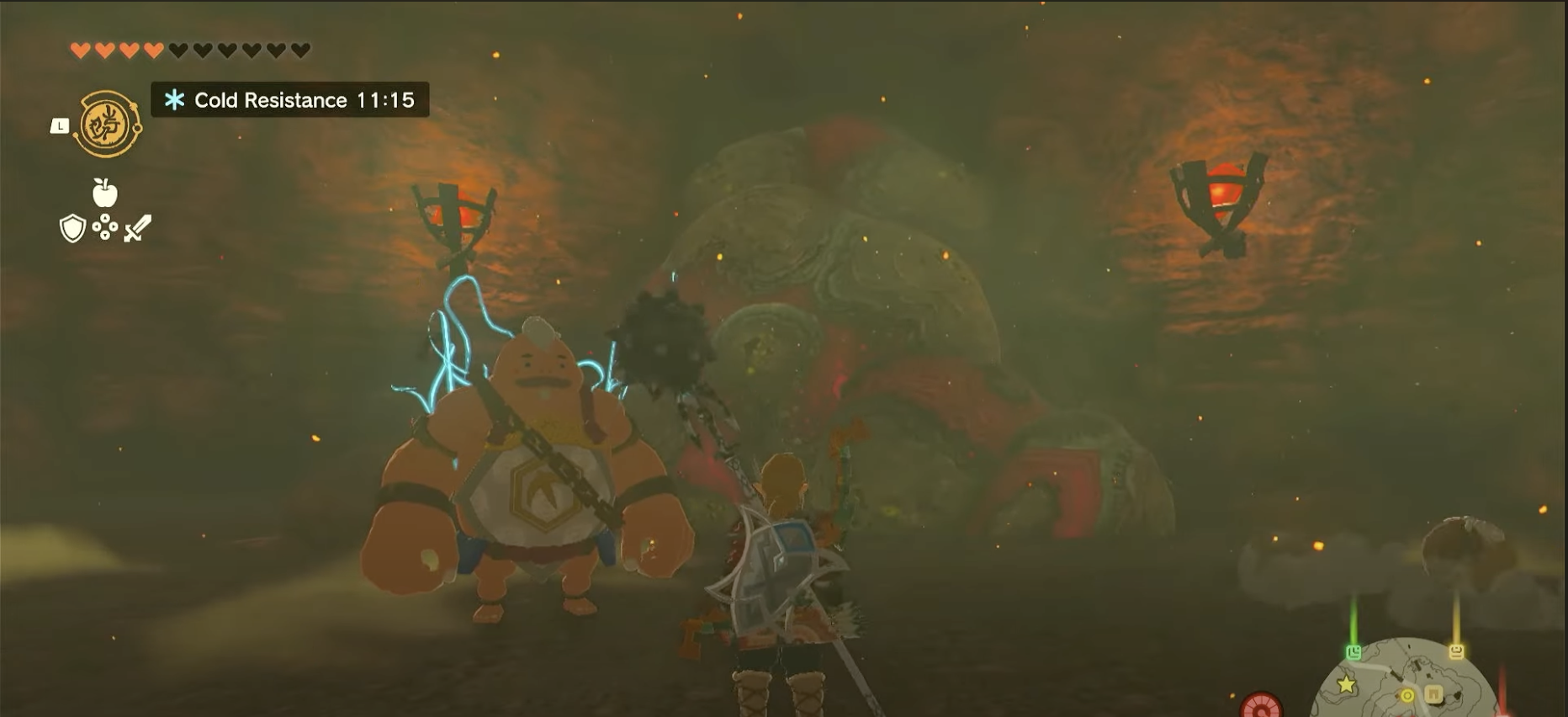Click the tower icon on the minimap
This screenshot has height=717, width=1568.
[1433, 694]
